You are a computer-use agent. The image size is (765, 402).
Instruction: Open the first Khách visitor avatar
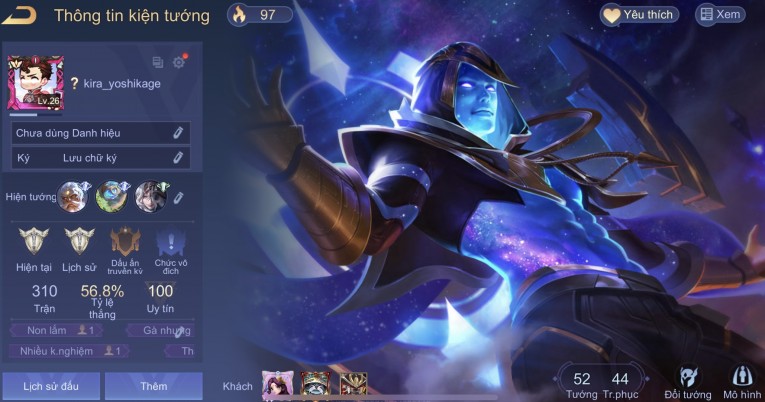(275, 384)
